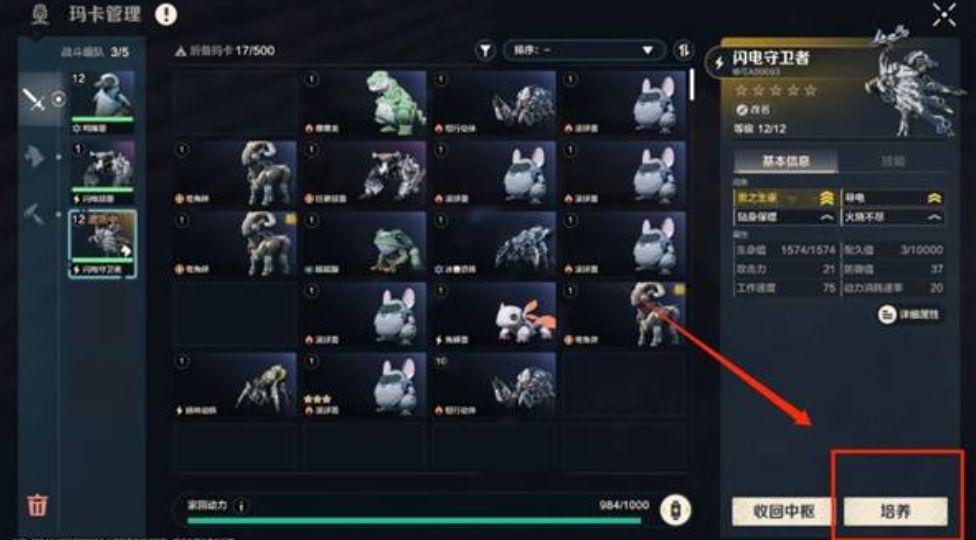The width and height of the screenshot is (976, 540).
Task: Switch to the hammer team tab
Action: point(35,213)
